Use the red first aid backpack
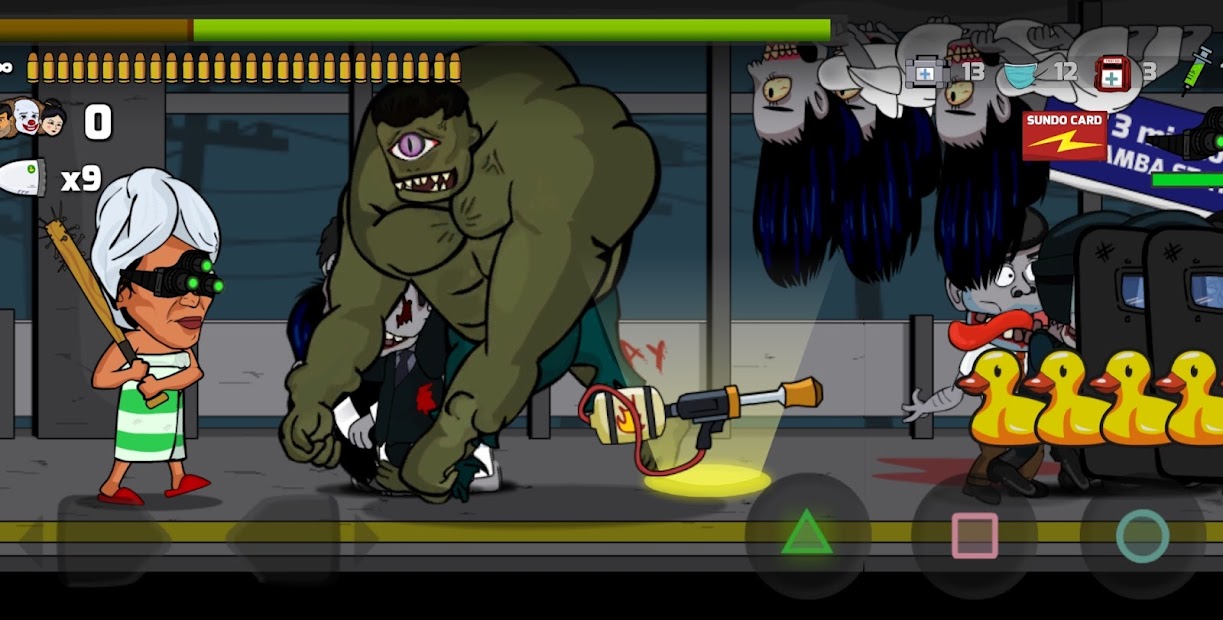Screen dimensions: 1223x620 pyautogui.click(x=1112, y=73)
